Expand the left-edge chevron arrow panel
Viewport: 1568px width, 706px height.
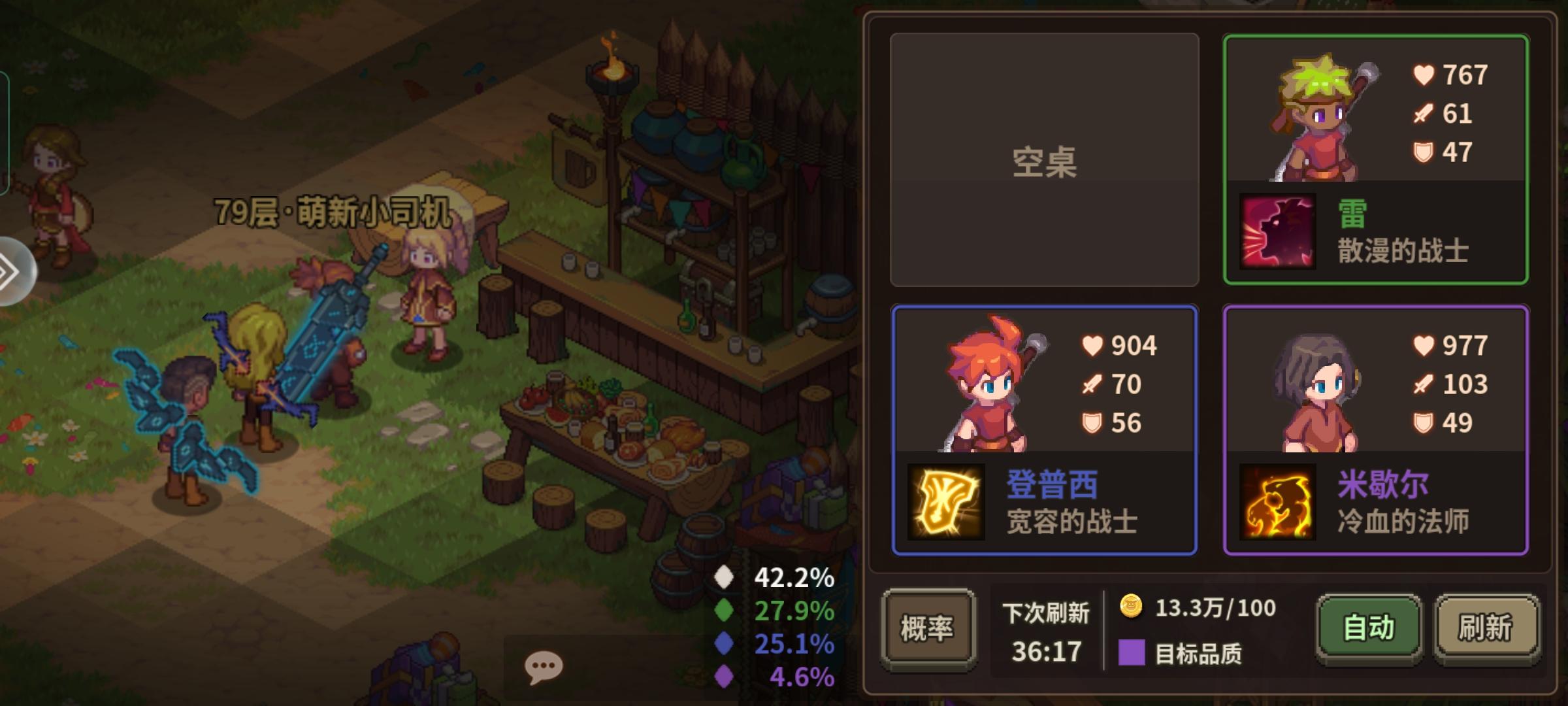pyautogui.click(x=10, y=268)
